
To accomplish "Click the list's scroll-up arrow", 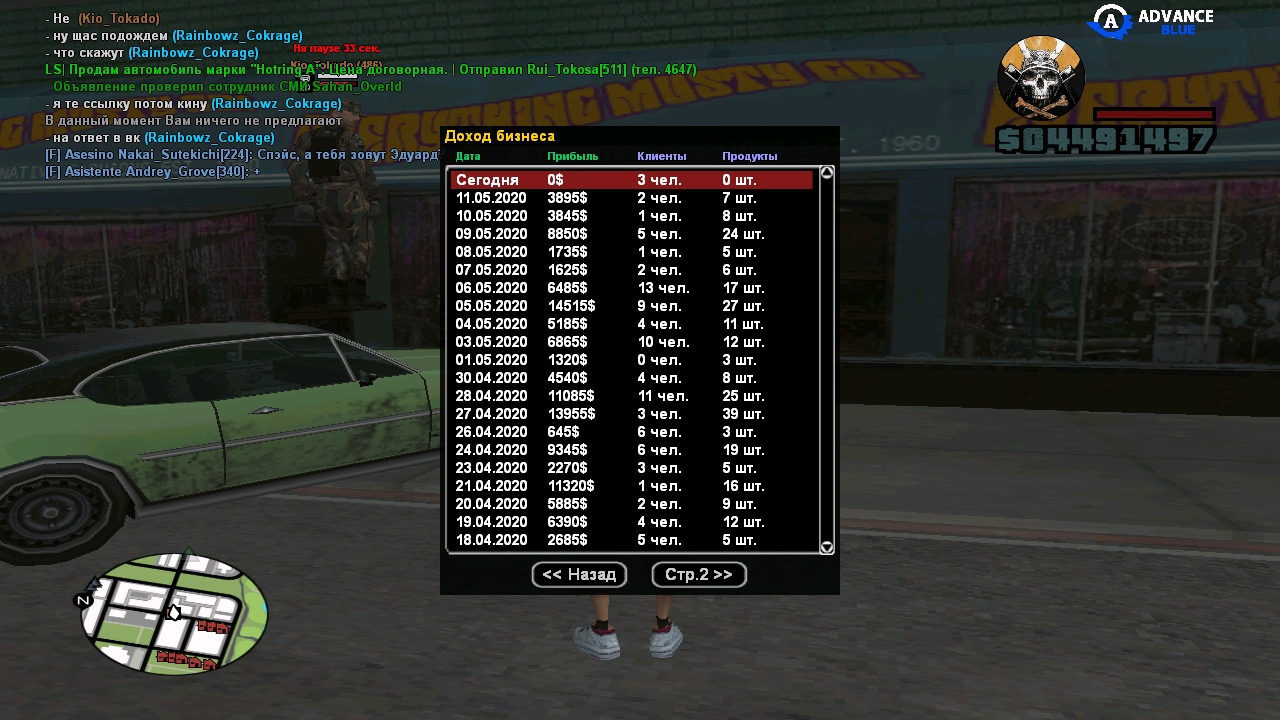I will [827, 173].
